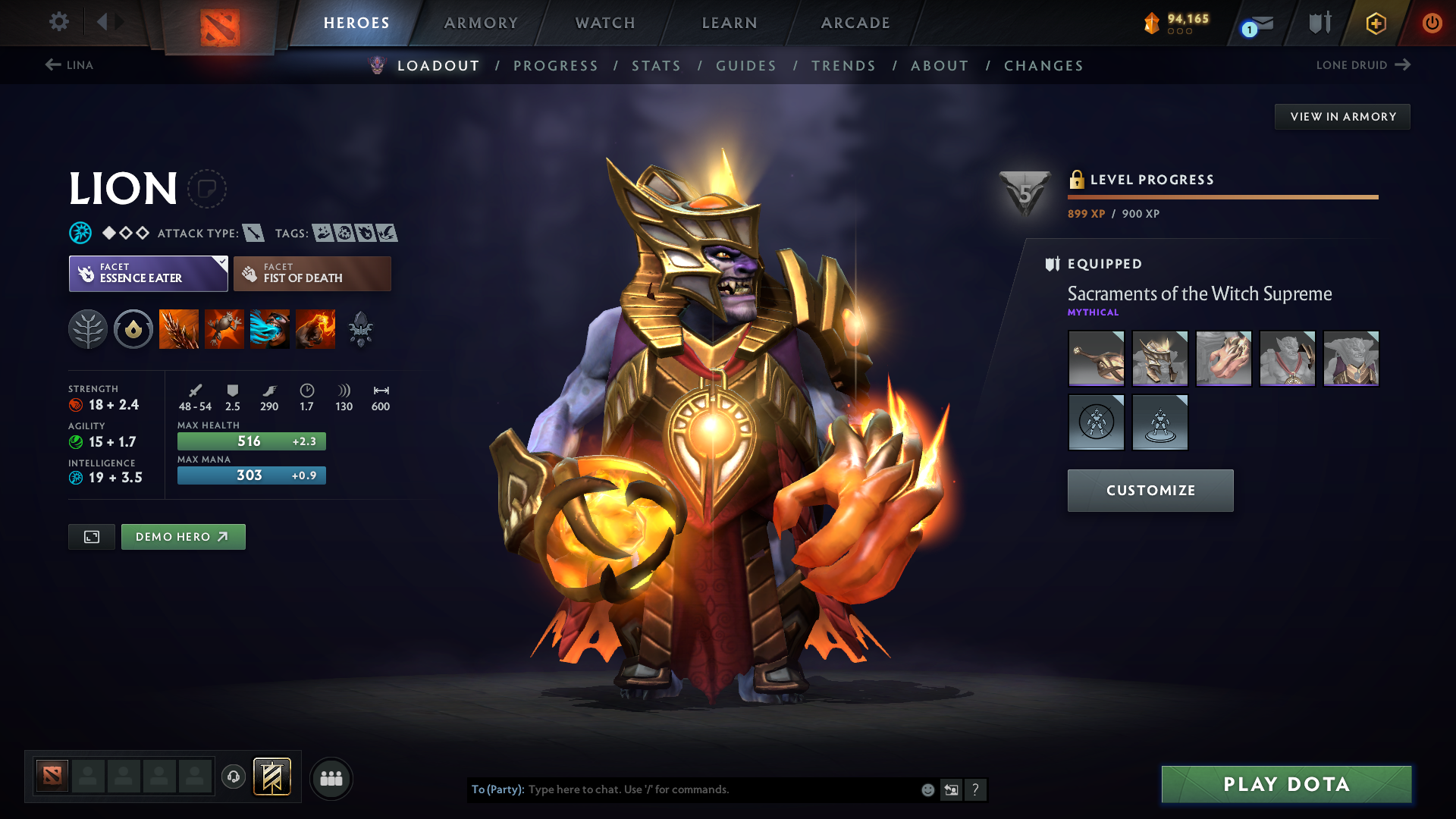Click the power button to exit Dota
1456x819 pixels.
coord(1432,23)
